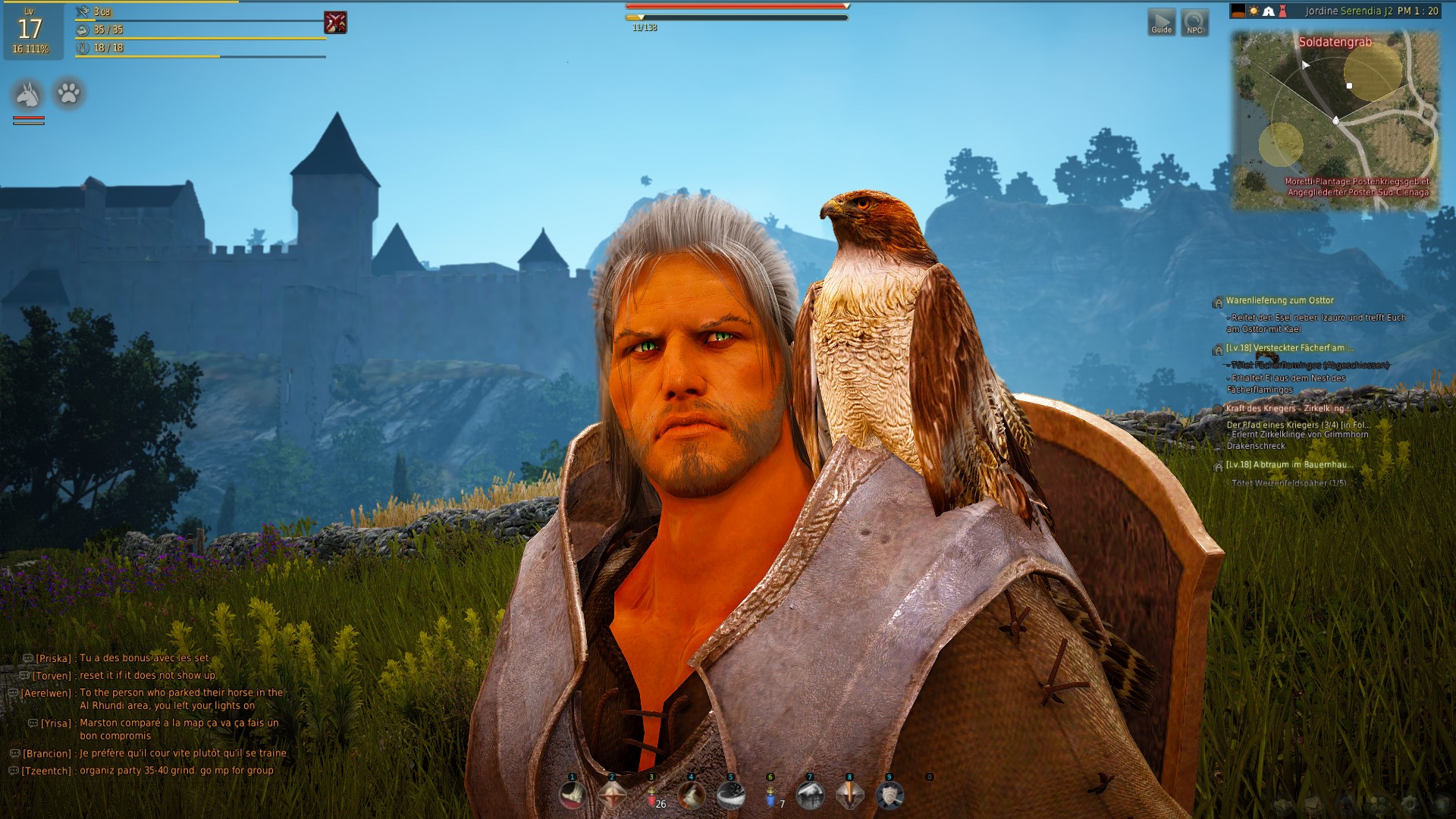Screen dimensions: 1456x819
Task: Open the pet paw icon
Action: [68, 93]
